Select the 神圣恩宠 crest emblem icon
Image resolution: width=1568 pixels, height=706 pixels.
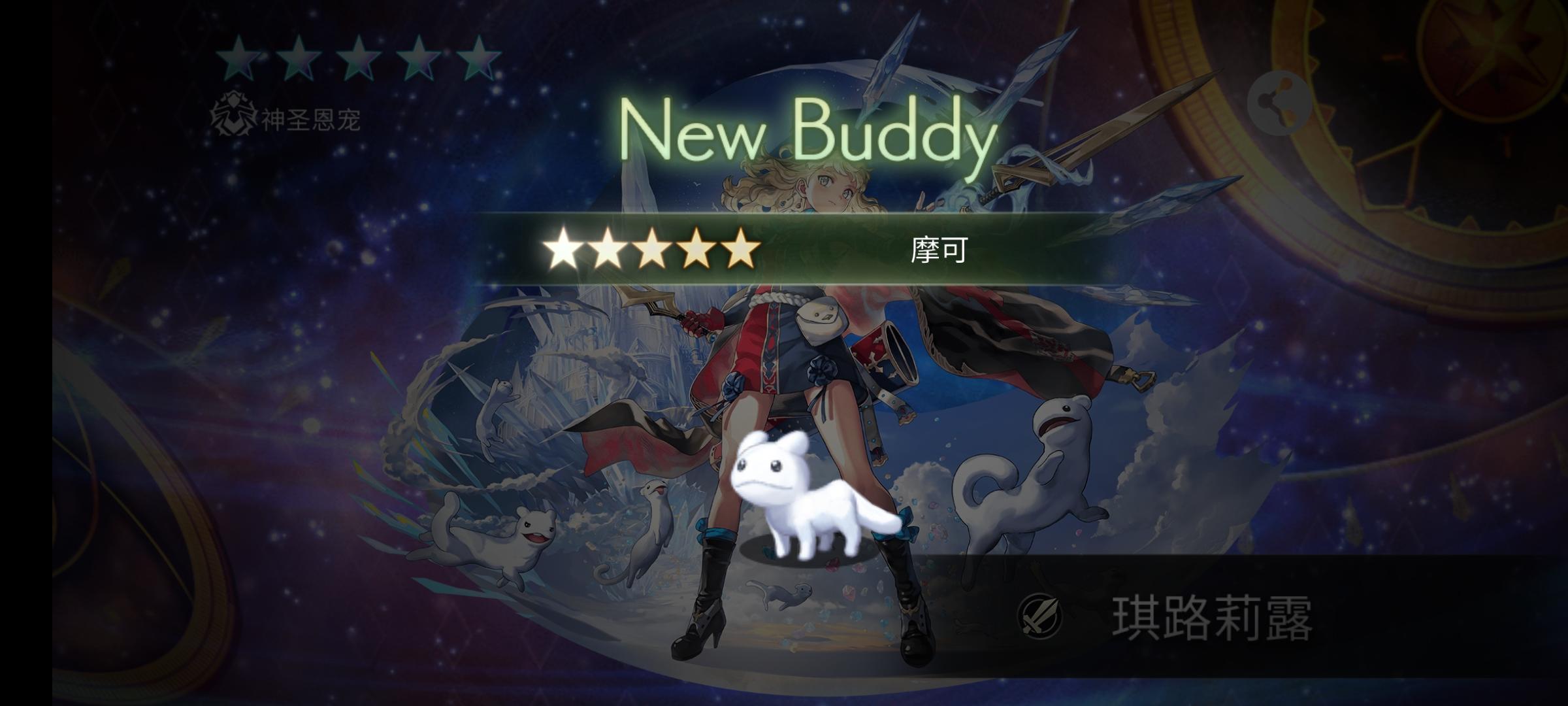coord(231,116)
